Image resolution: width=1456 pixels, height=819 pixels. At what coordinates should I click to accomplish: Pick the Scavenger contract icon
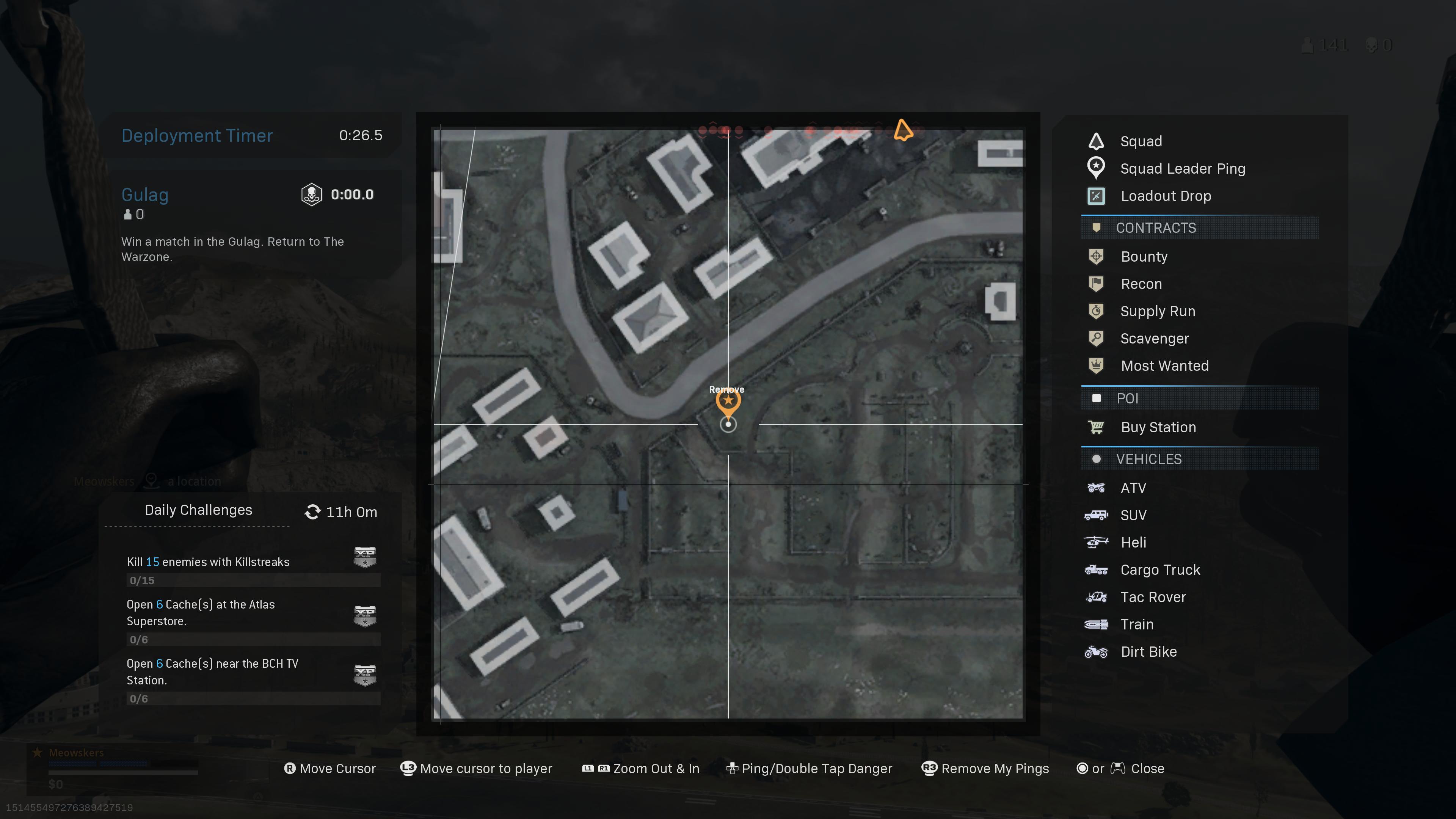[1097, 338]
